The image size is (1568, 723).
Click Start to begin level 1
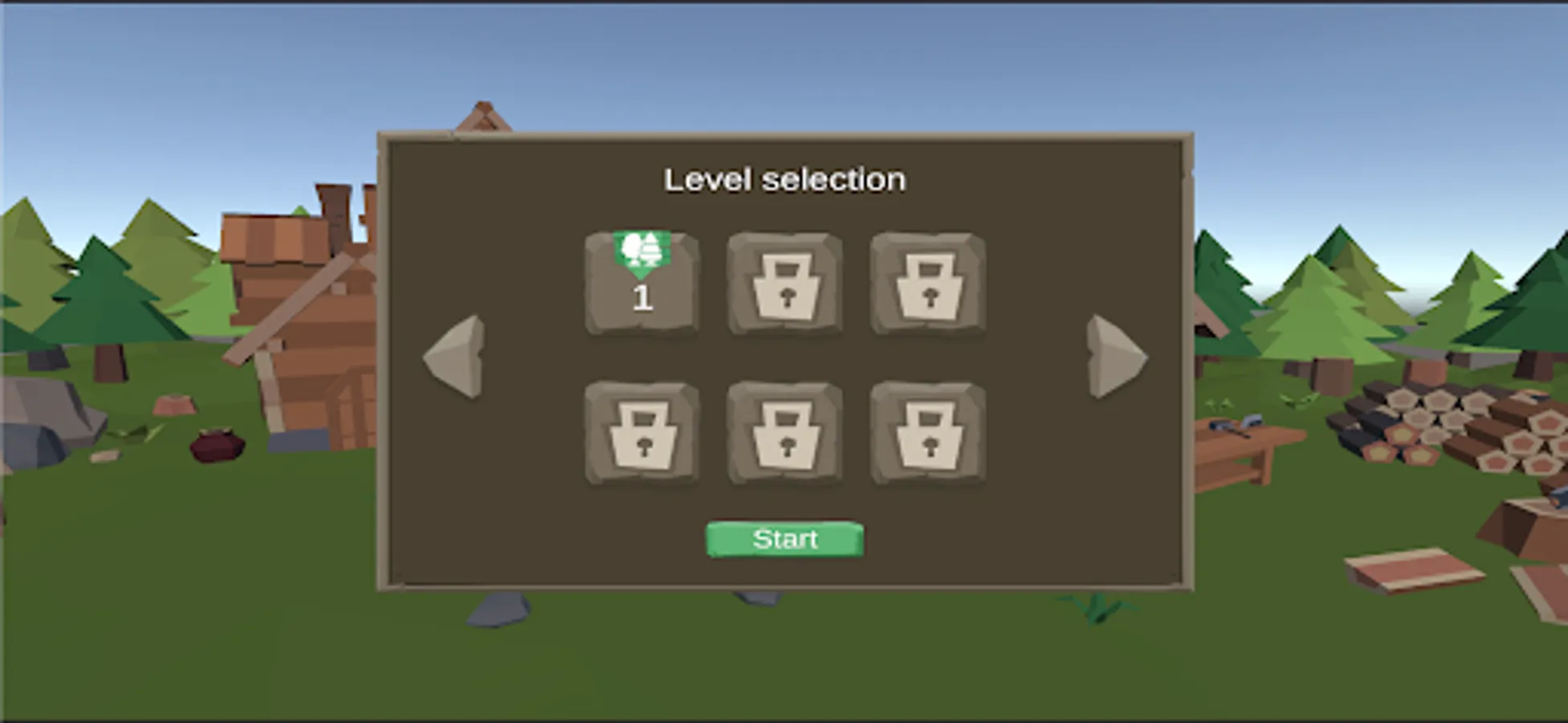tap(784, 538)
